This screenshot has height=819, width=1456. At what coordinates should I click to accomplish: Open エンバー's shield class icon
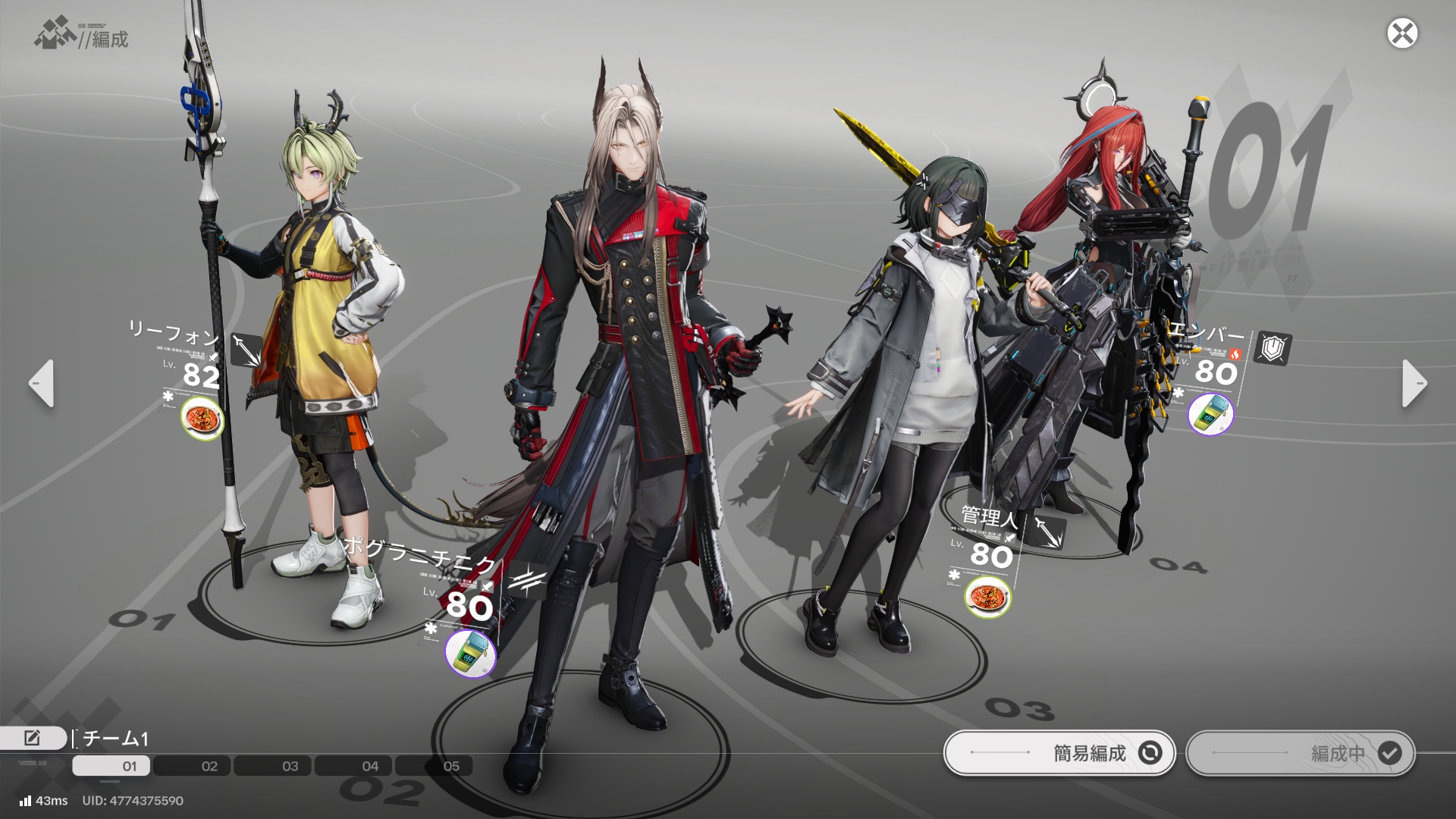pos(1272,348)
